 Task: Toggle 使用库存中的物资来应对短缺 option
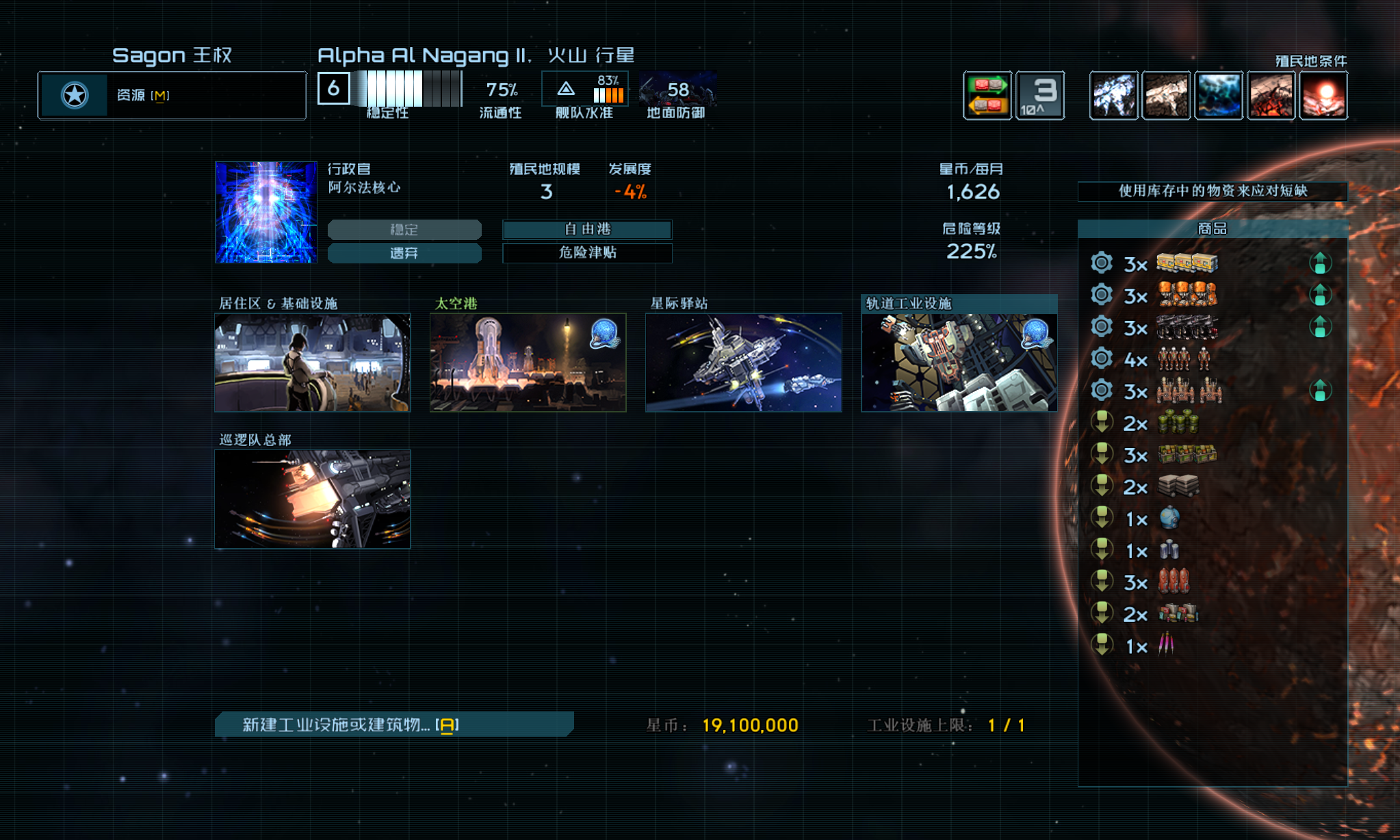click(x=1212, y=191)
